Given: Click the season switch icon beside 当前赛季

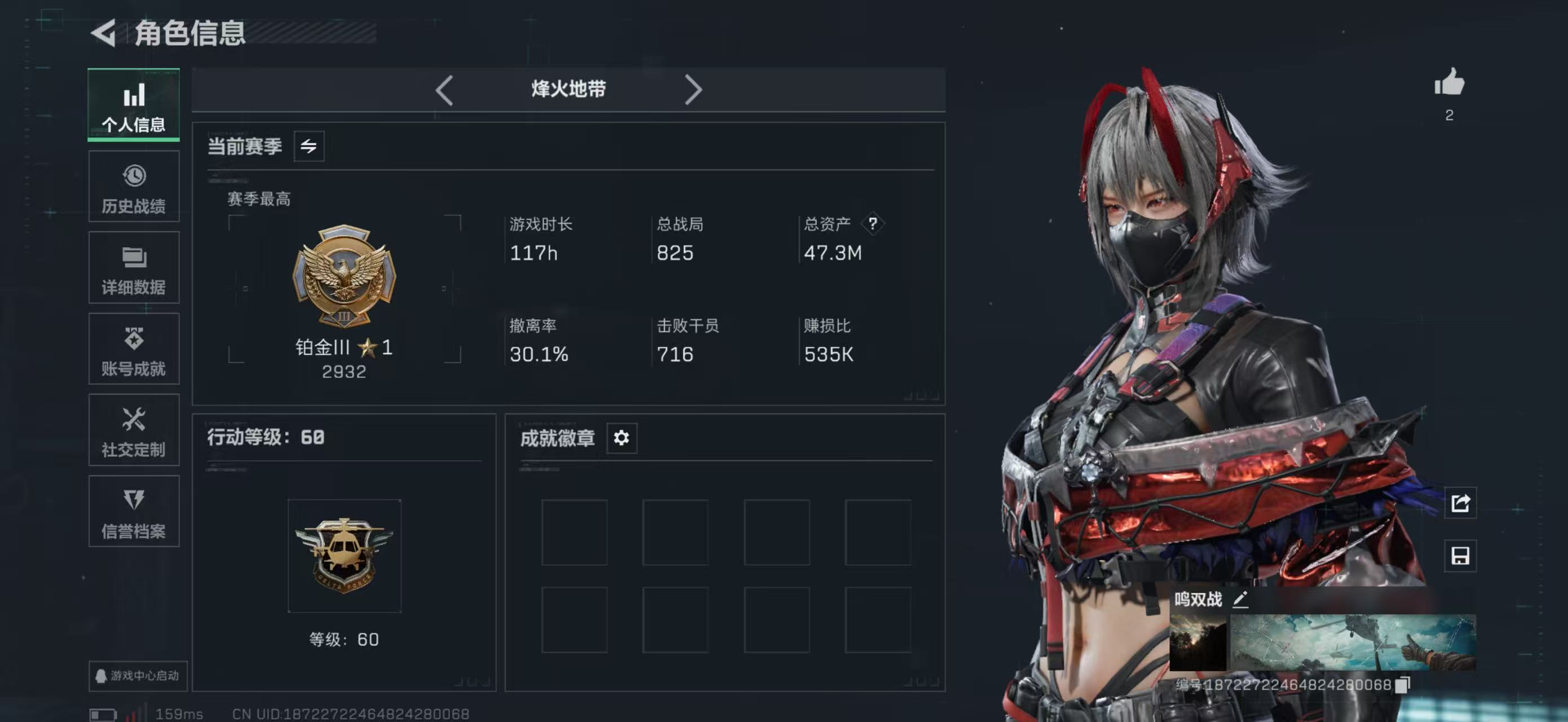Looking at the screenshot, I should click(x=309, y=146).
